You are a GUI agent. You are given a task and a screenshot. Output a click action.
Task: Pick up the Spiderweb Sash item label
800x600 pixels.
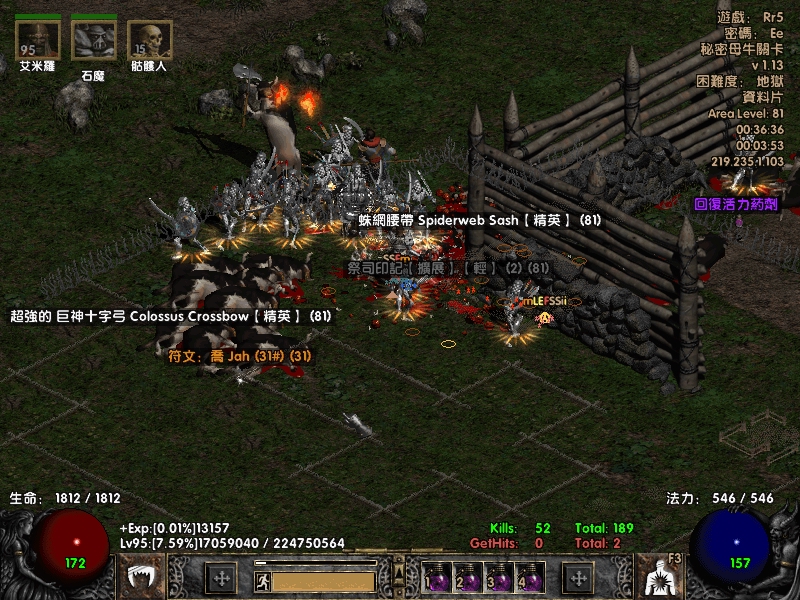click(481, 220)
